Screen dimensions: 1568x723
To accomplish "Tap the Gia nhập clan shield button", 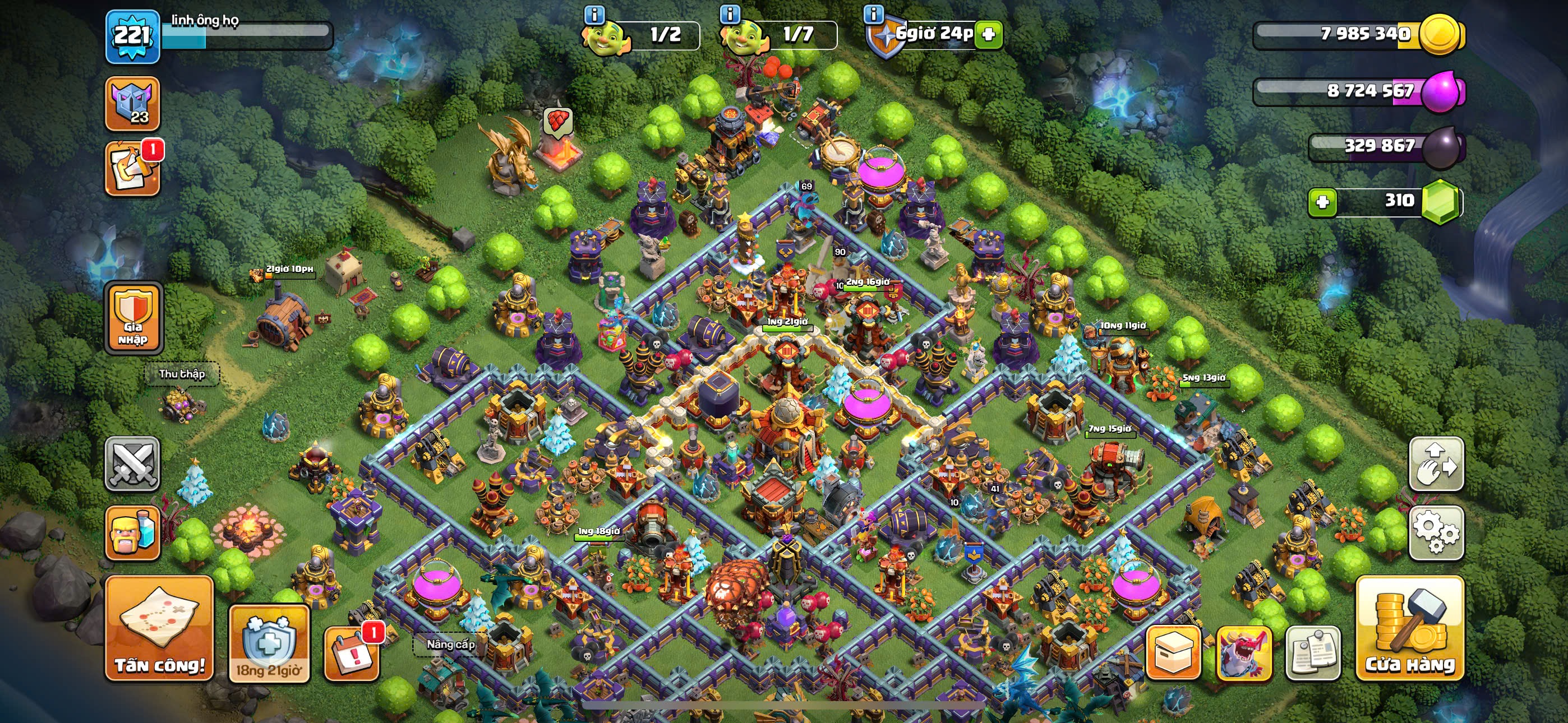I will point(133,318).
